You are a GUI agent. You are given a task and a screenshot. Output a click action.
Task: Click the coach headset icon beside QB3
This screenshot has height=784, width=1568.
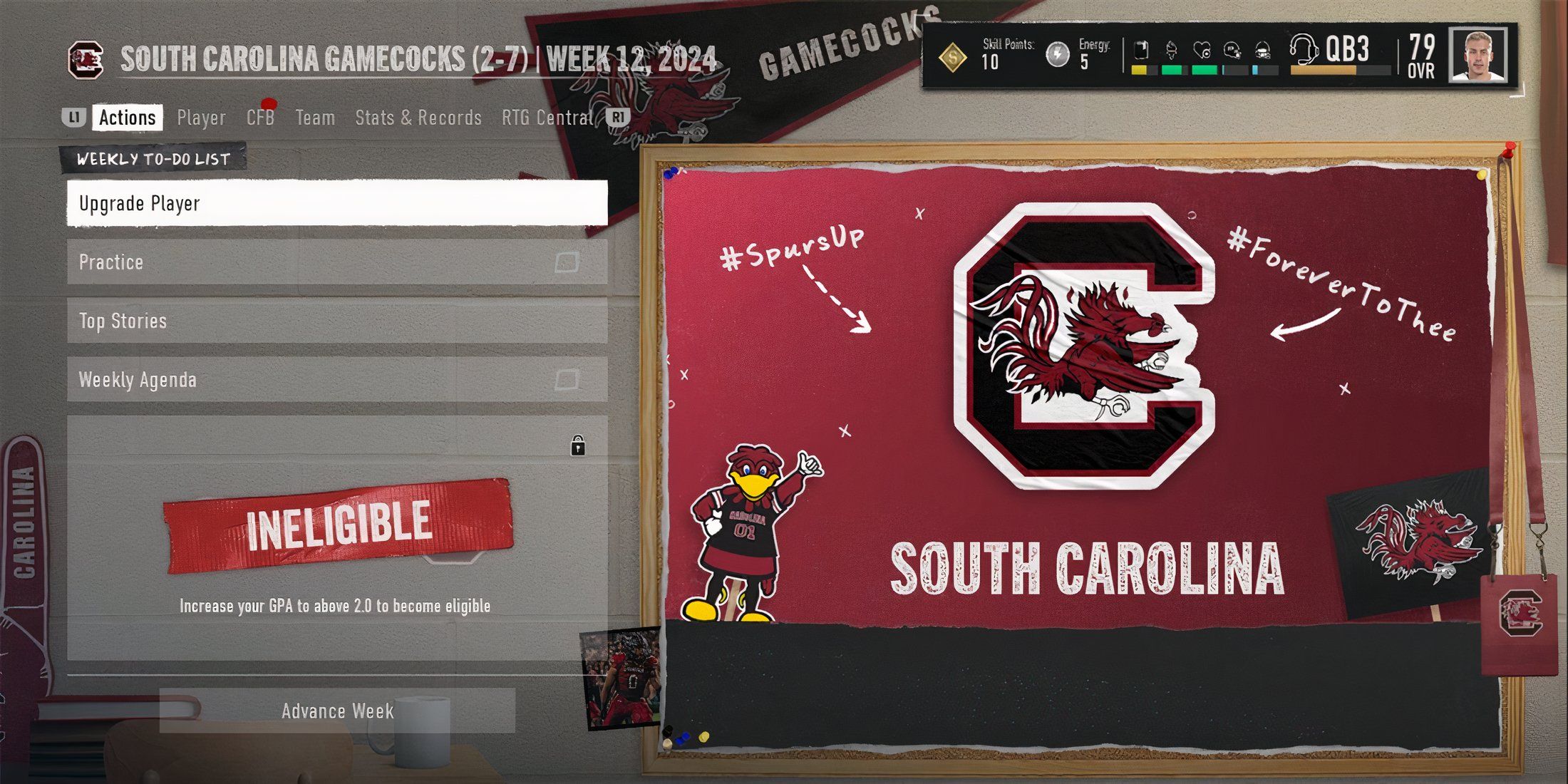pyautogui.click(x=1304, y=48)
